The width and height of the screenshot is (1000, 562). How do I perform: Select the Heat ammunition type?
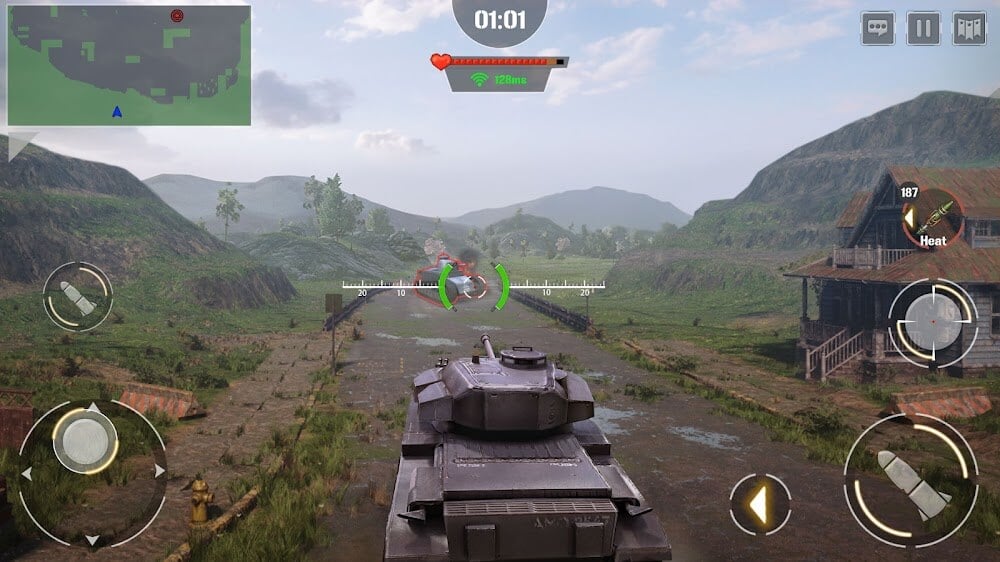click(x=932, y=218)
